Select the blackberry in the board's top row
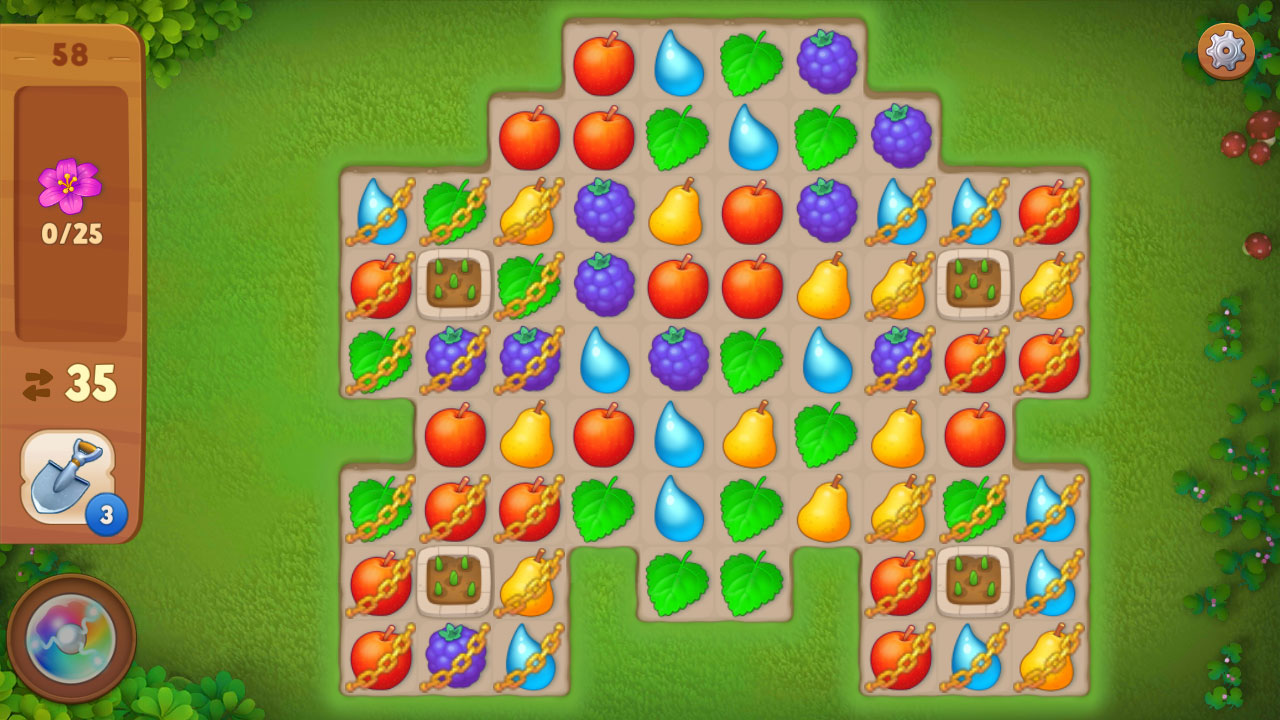This screenshot has width=1280, height=720. (x=827, y=62)
